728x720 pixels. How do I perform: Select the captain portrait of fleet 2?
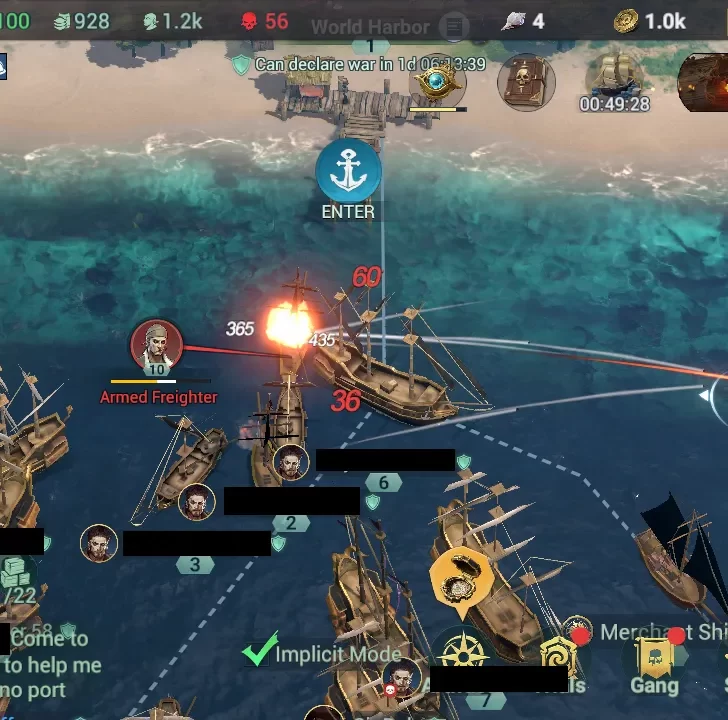click(197, 502)
